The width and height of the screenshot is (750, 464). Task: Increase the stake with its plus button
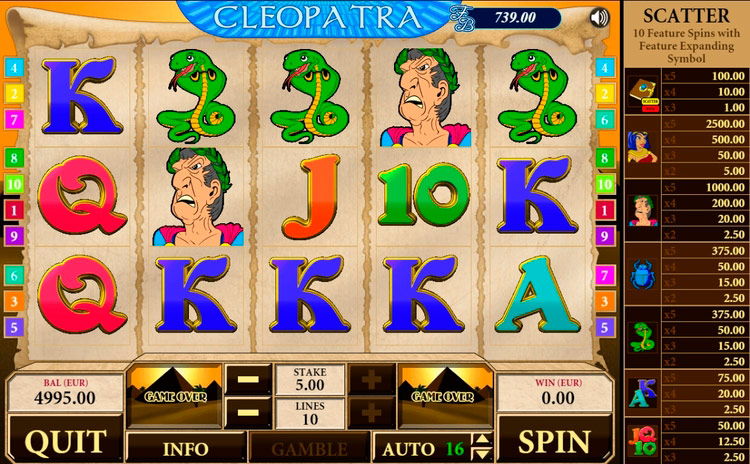click(x=371, y=380)
